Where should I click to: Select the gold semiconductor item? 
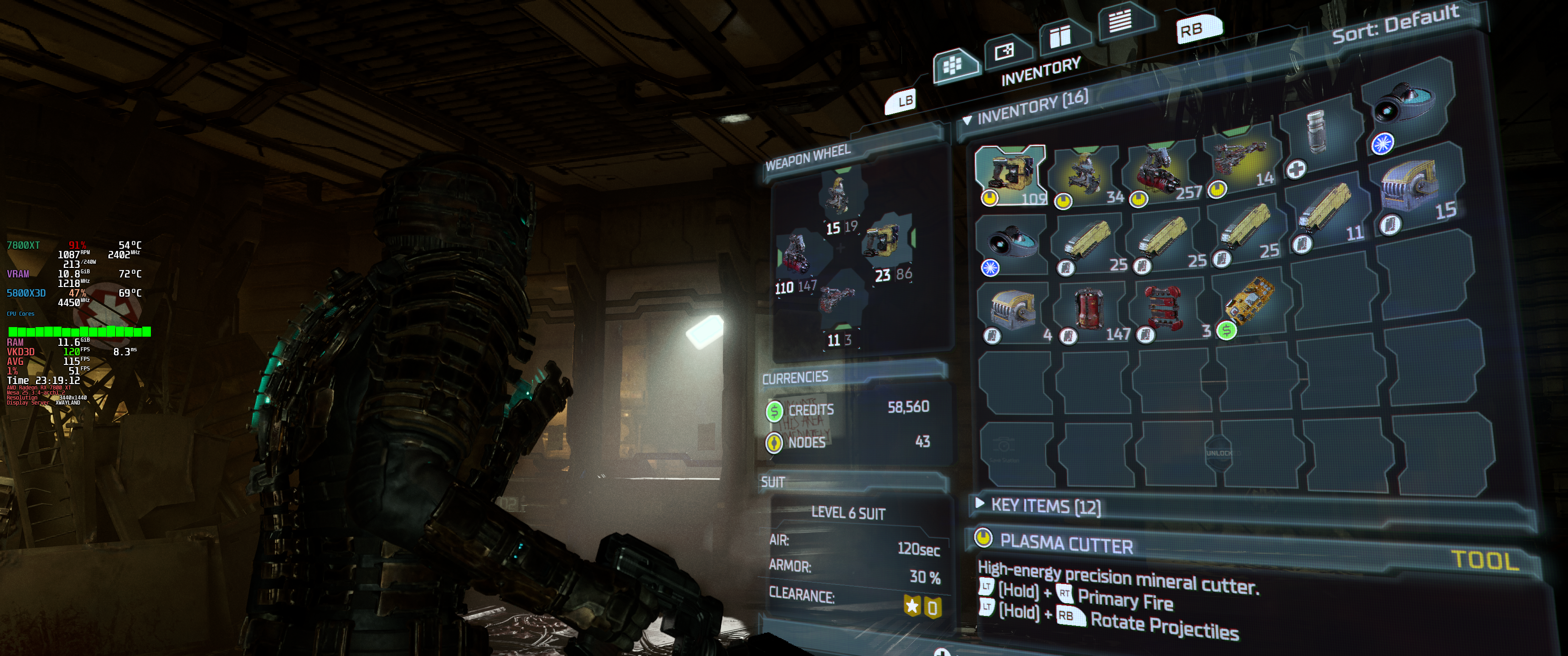coord(1249,302)
